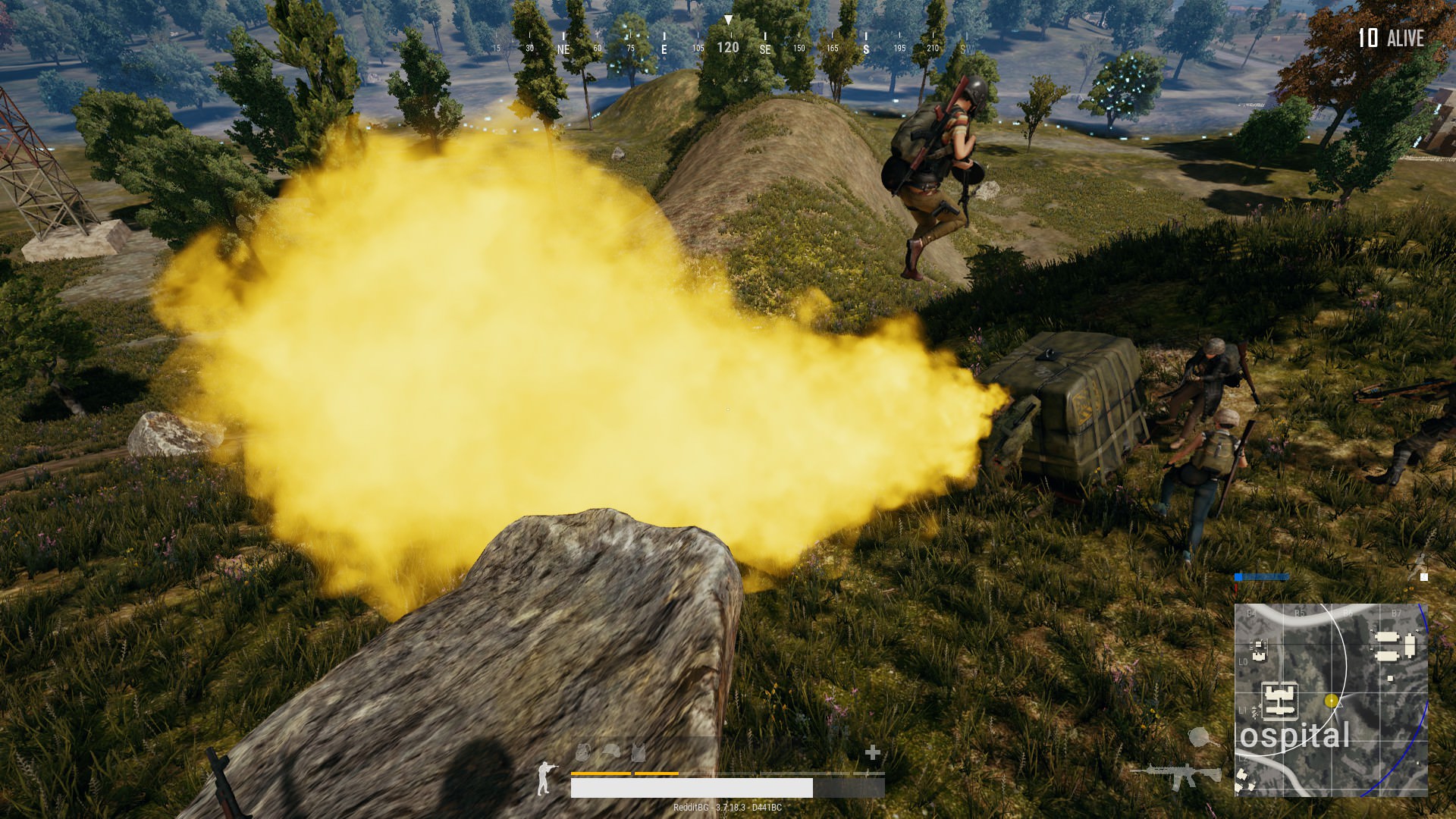1456x819 pixels.
Task: Click the frying pan melee weapon icon
Action: click(1200, 736)
